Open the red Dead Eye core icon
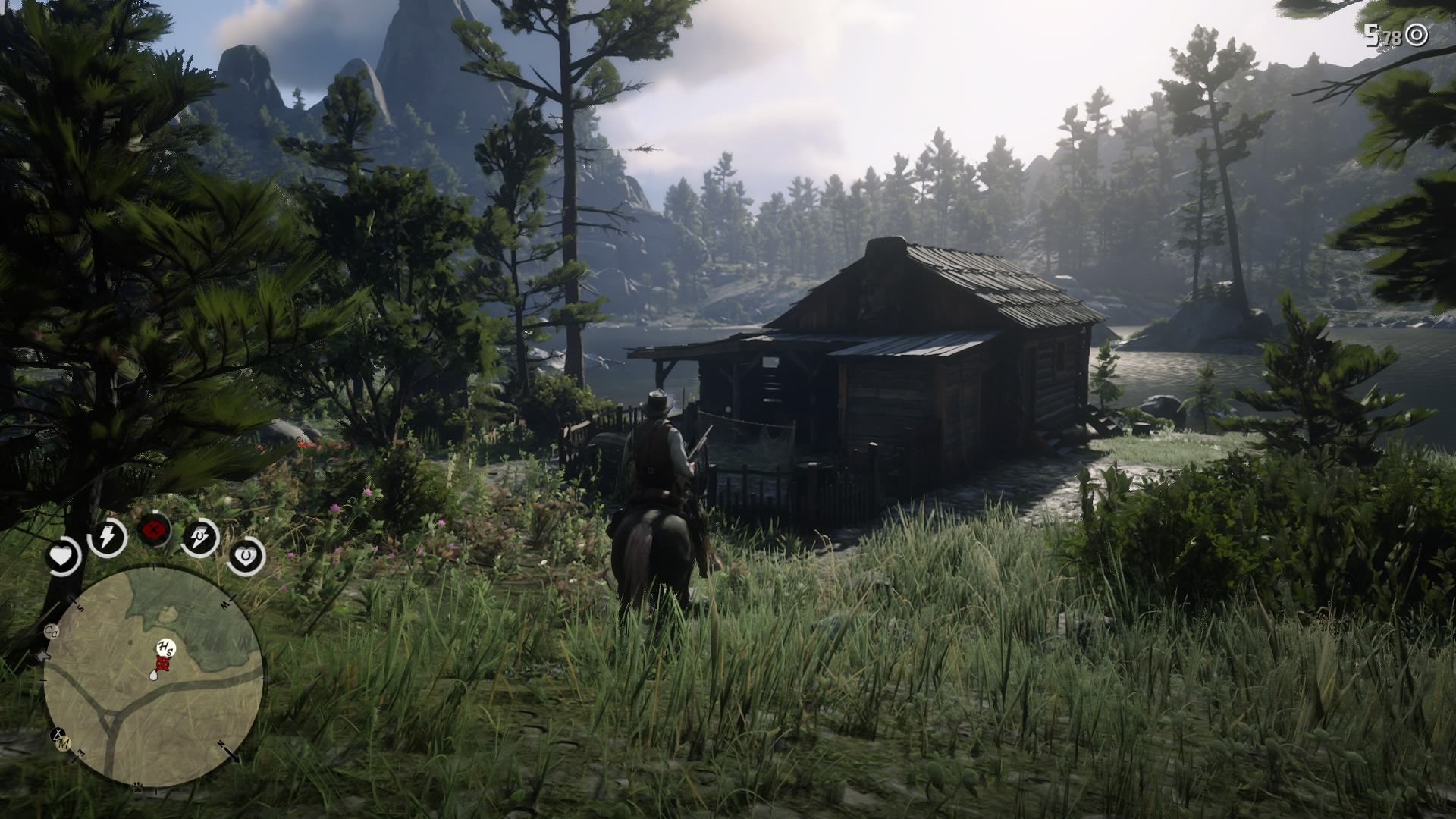Image resolution: width=1456 pixels, height=819 pixels. coord(153,529)
